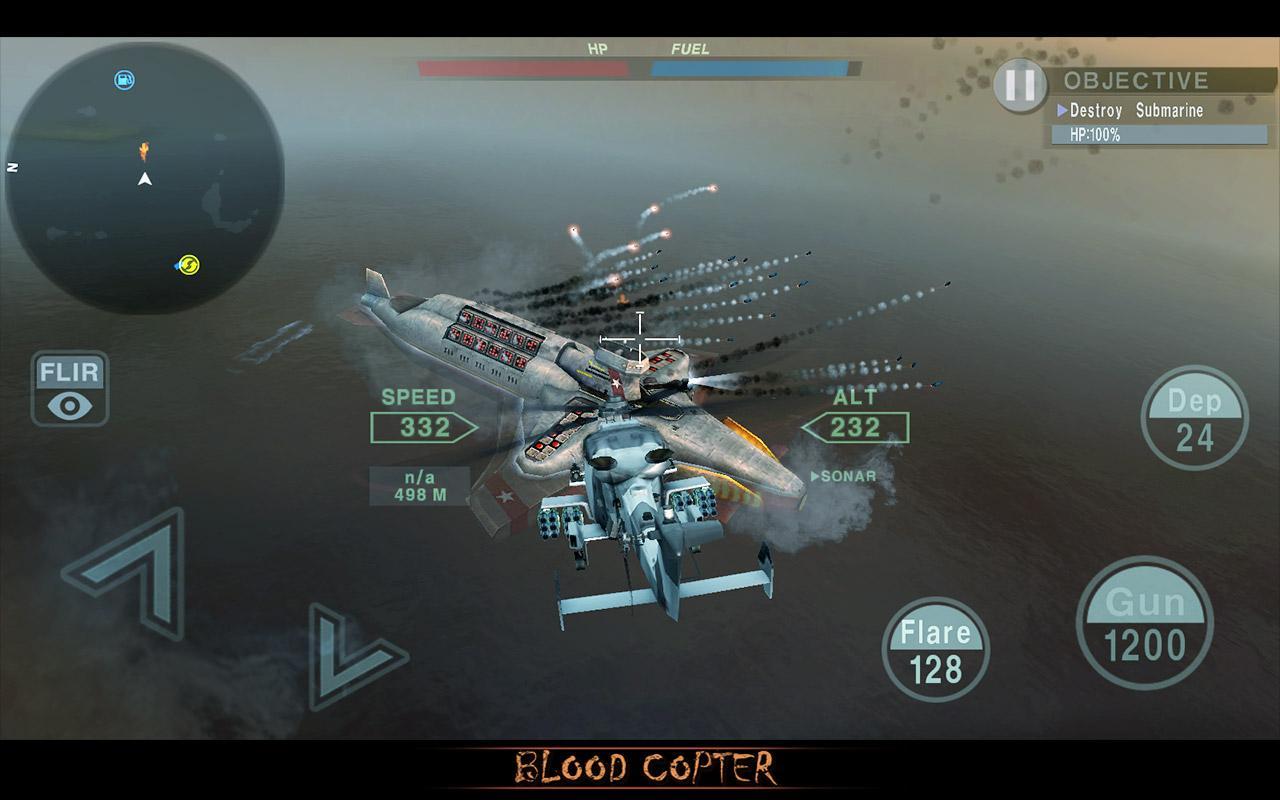Pause the game
1280x800 pixels.
pos(1019,85)
